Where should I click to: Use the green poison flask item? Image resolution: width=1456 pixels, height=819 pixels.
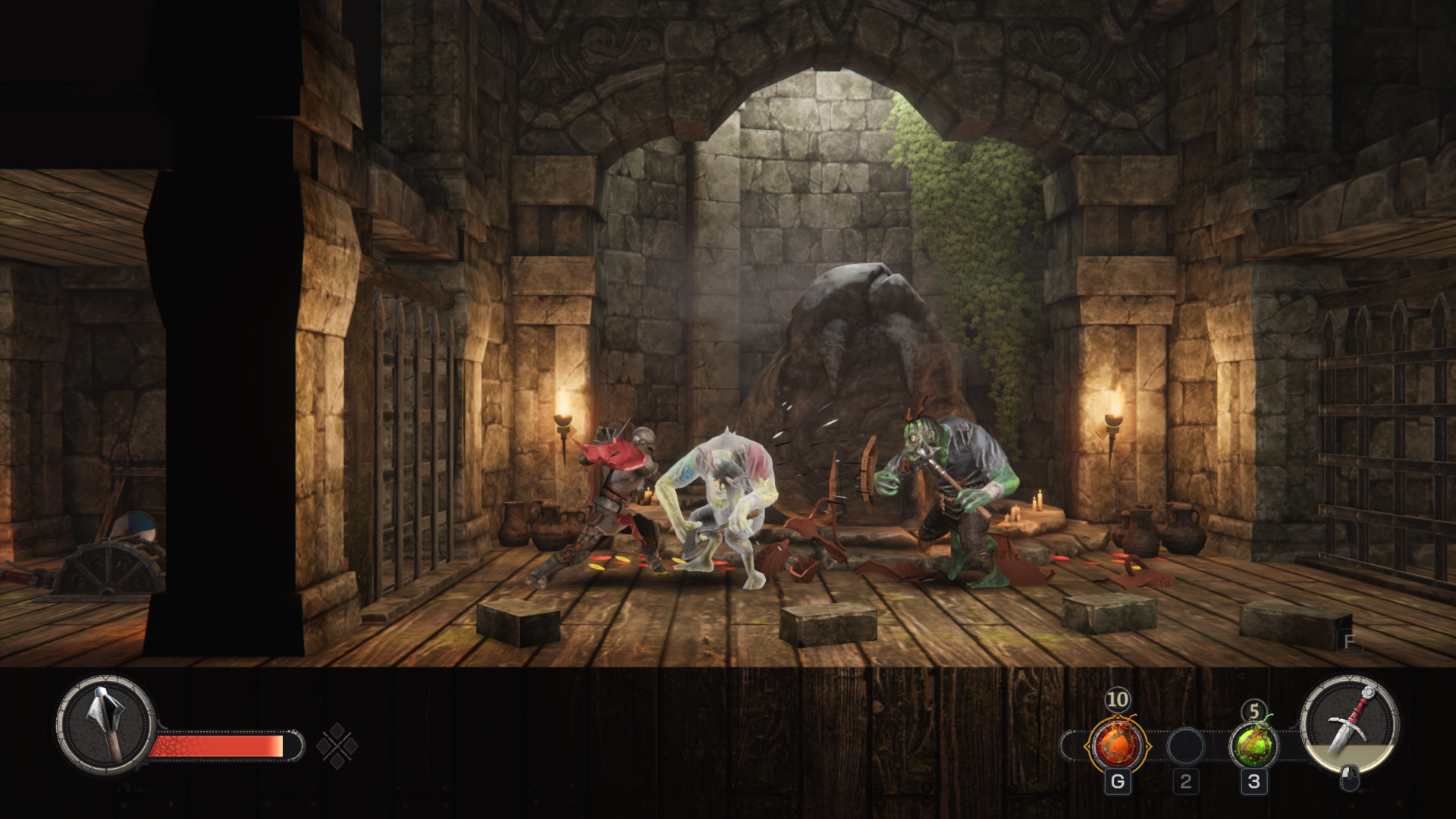(x=1254, y=745)
